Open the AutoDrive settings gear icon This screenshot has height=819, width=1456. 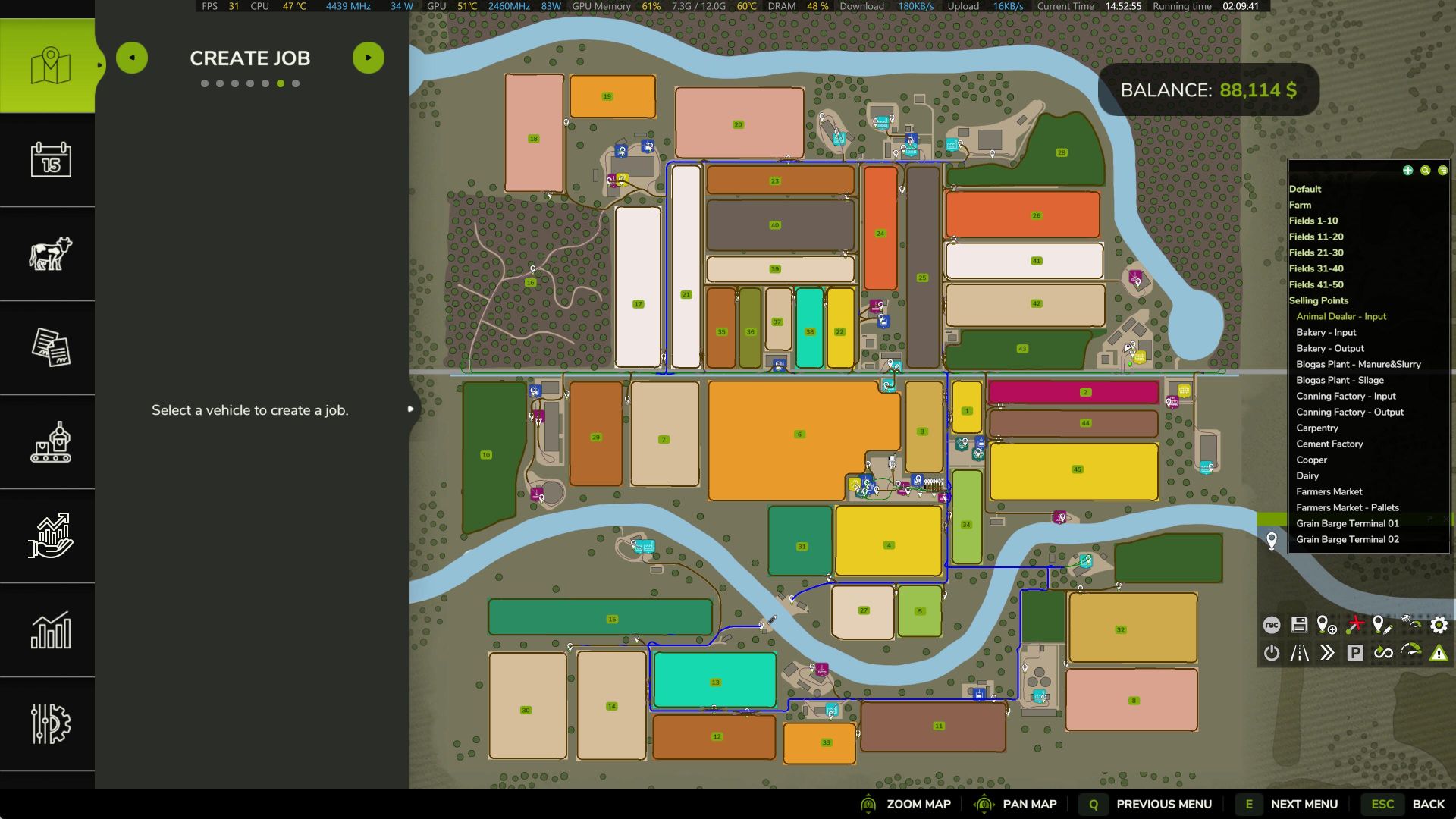coord(1437,625)
